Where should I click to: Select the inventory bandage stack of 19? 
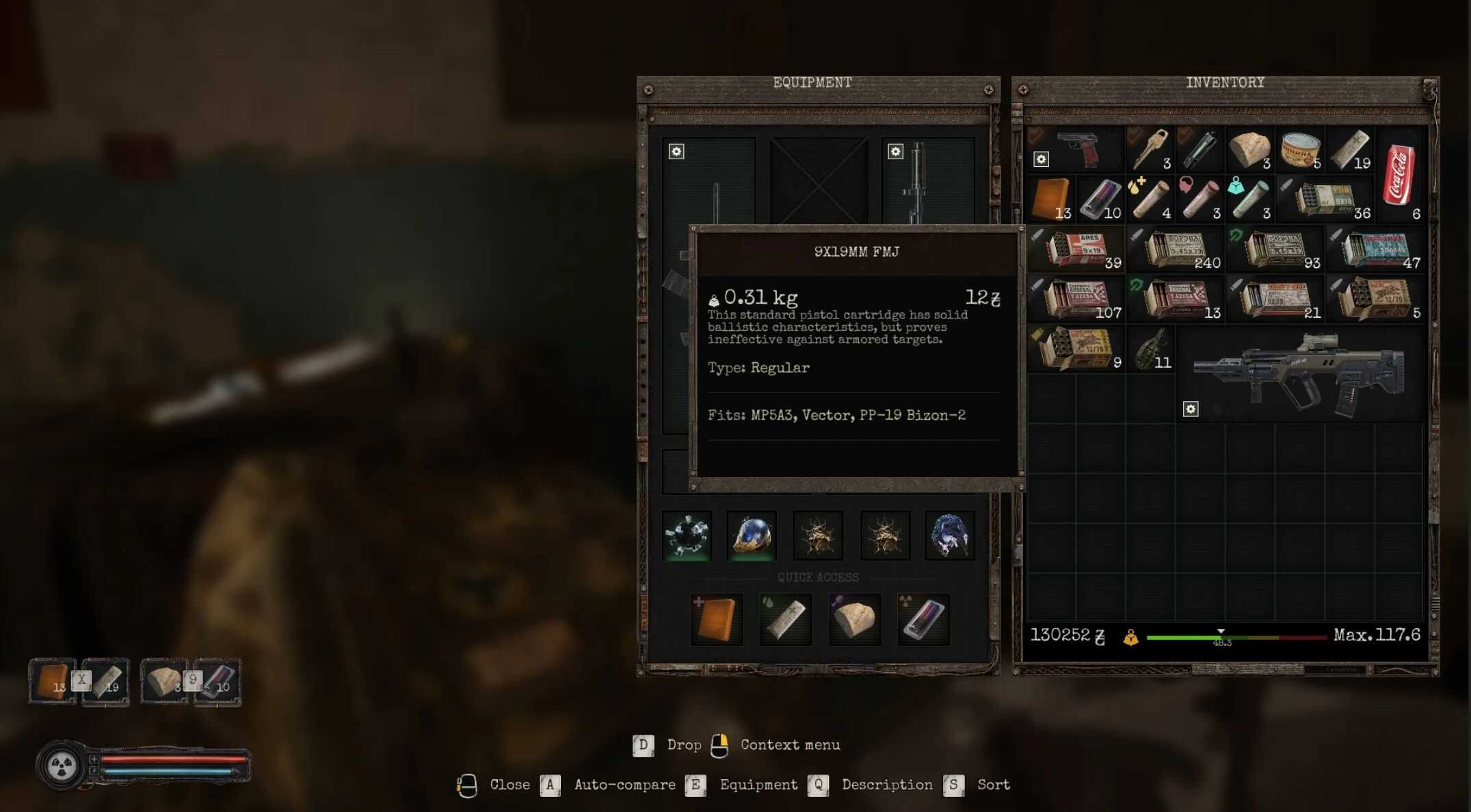[x=1349, y=149]
